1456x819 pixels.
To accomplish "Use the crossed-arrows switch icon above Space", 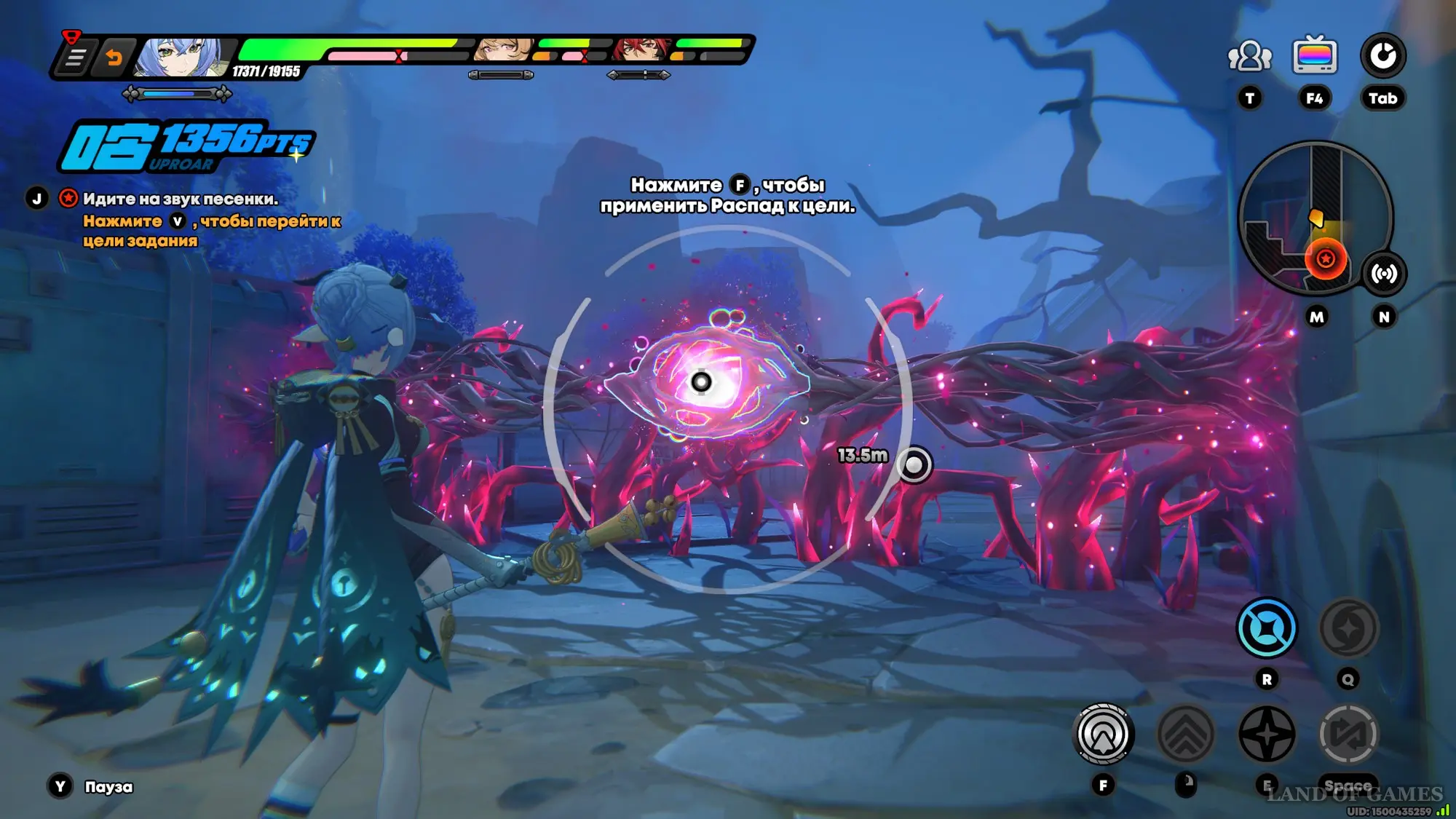I will pyautogui.click(x=1348, y=734).
